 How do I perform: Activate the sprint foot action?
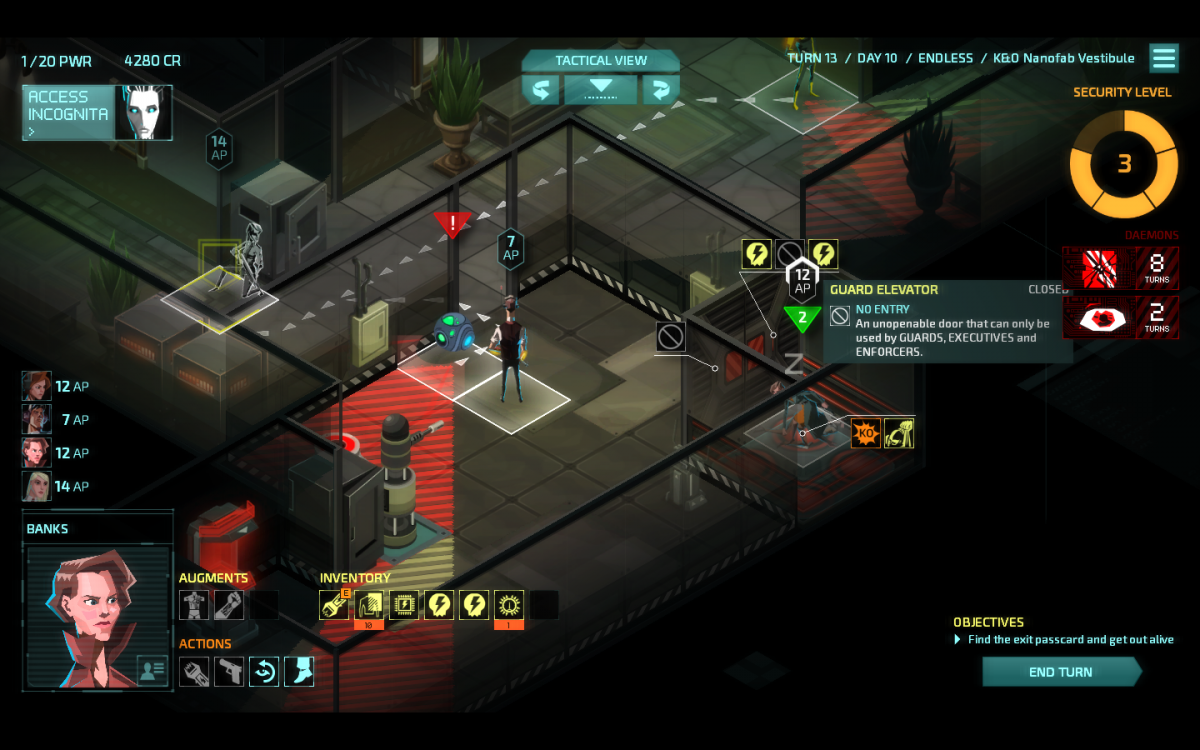click(299, 671)
